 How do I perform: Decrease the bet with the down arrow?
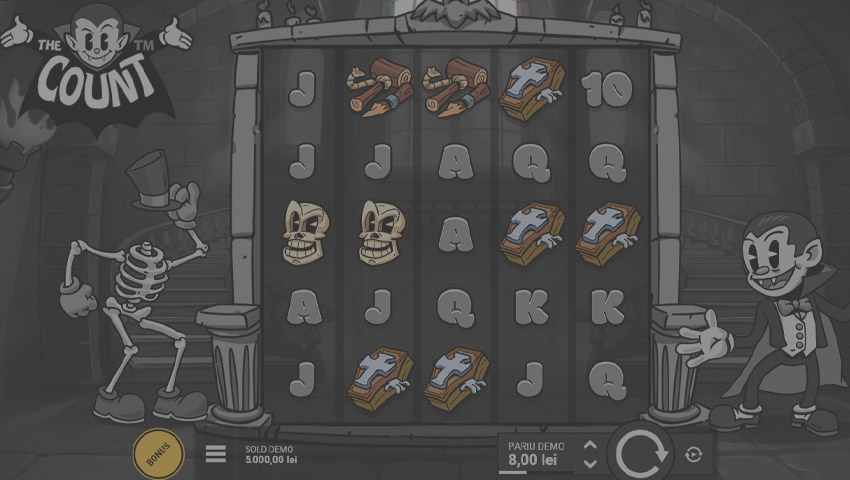[590, 463]
